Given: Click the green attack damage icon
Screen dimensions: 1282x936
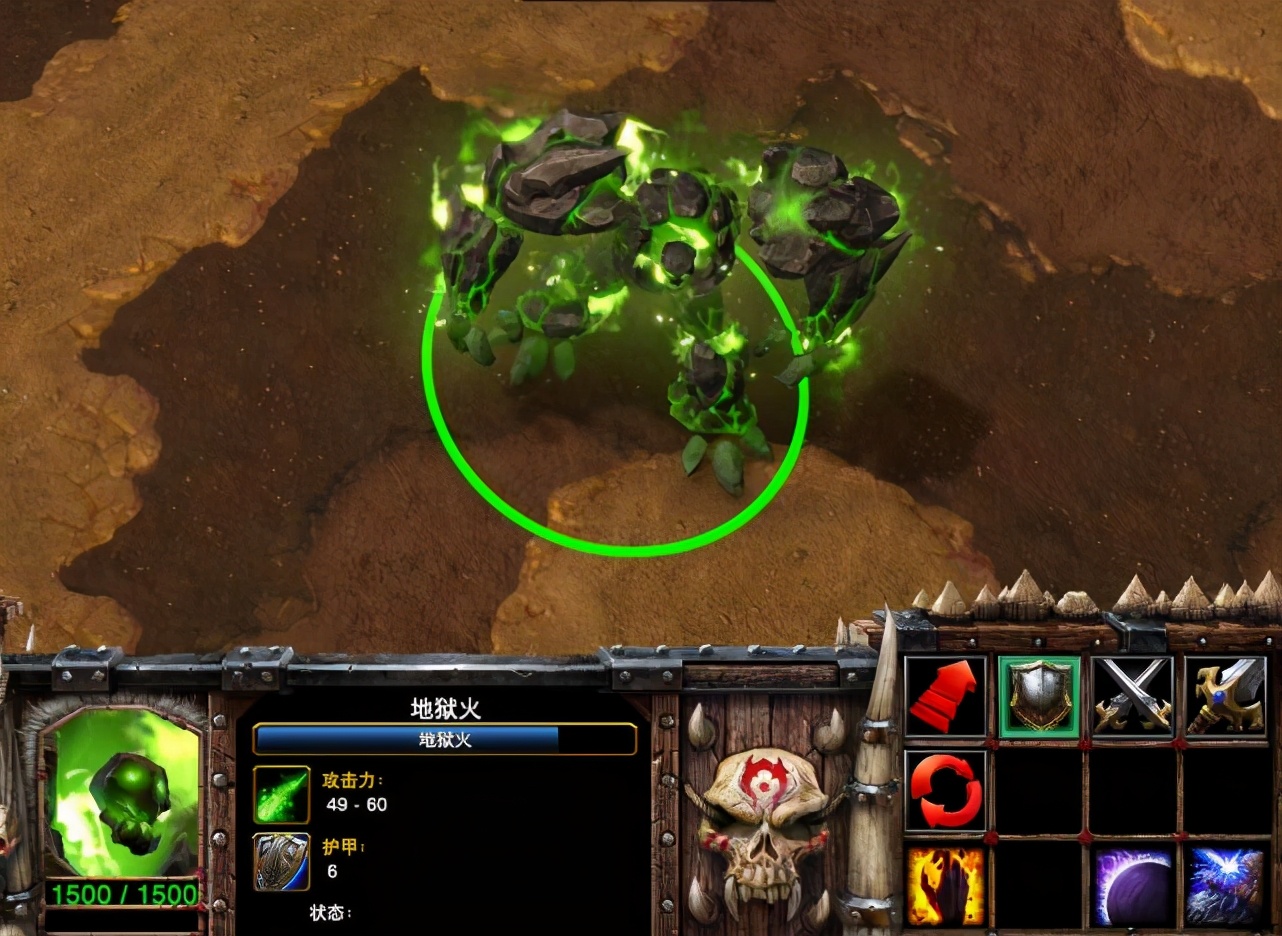Looking at the screenshot, I should (x=281, y=795).
